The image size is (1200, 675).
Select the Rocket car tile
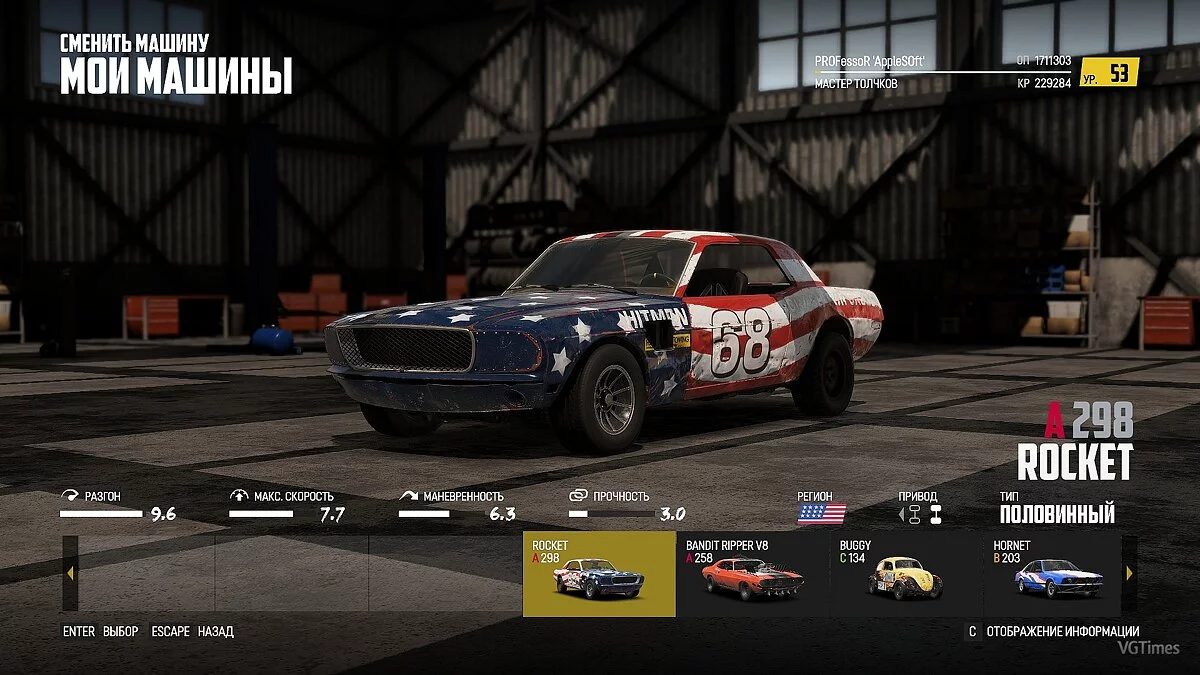[x=599, y=574]
